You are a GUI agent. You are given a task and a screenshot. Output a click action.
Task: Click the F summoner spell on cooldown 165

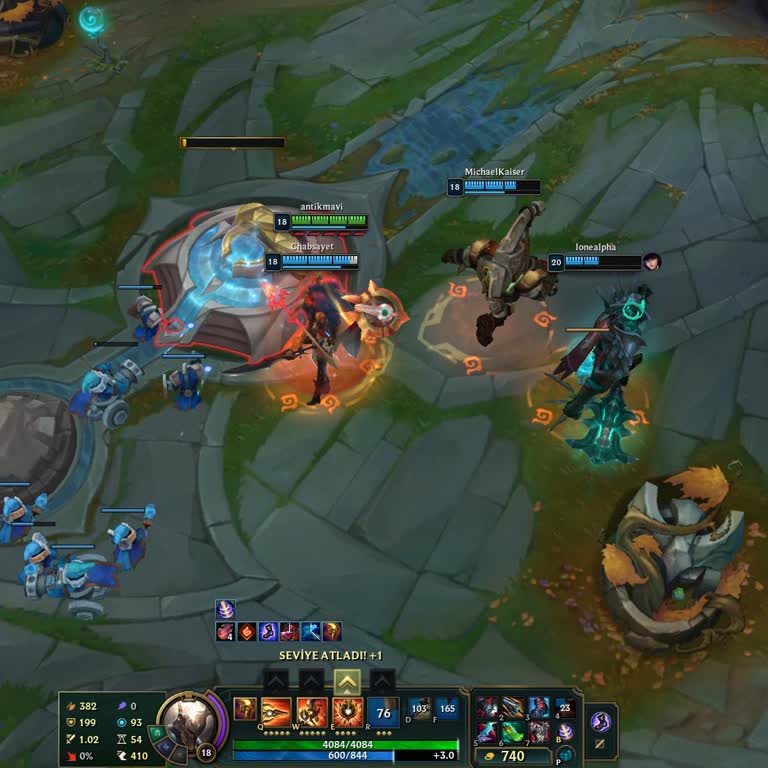(446, 709)
